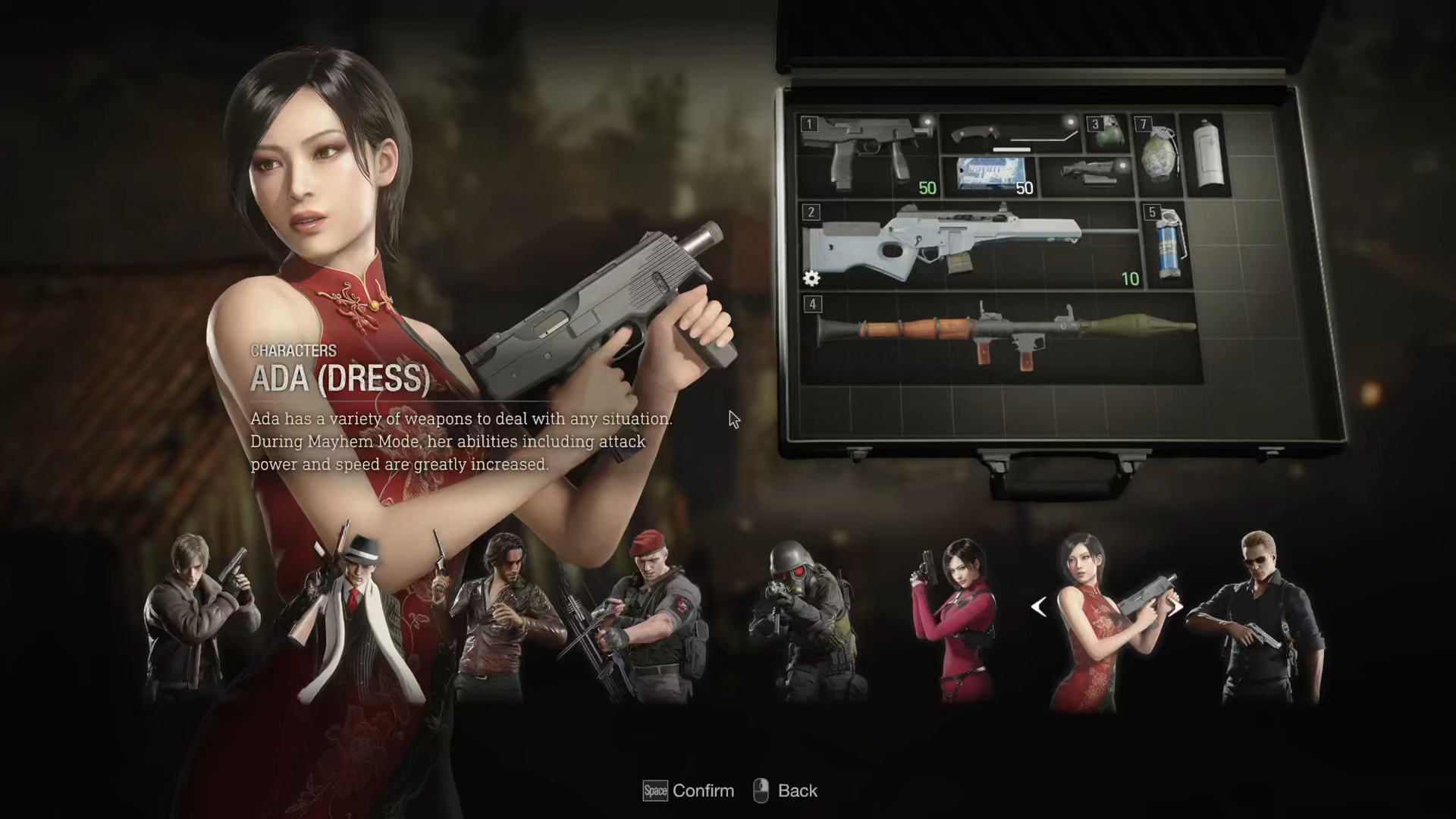
Task: Select the First Aid Spray canister
Action: point(1206,152)
